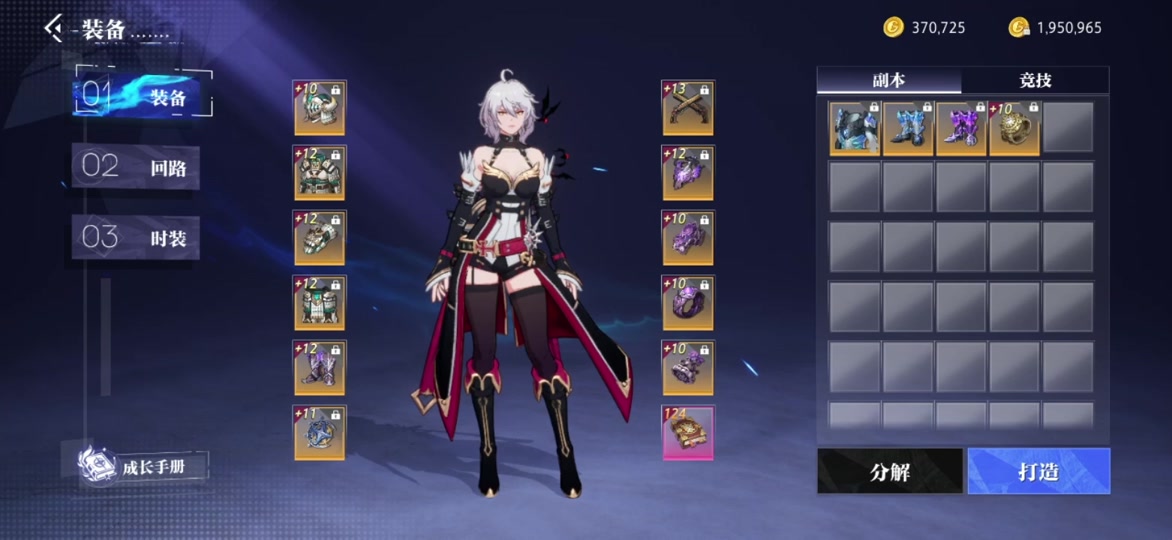Screen dimensions: 1172x540
Task: Click the 分解 dismantle button
Action: [x=890, y=471]
